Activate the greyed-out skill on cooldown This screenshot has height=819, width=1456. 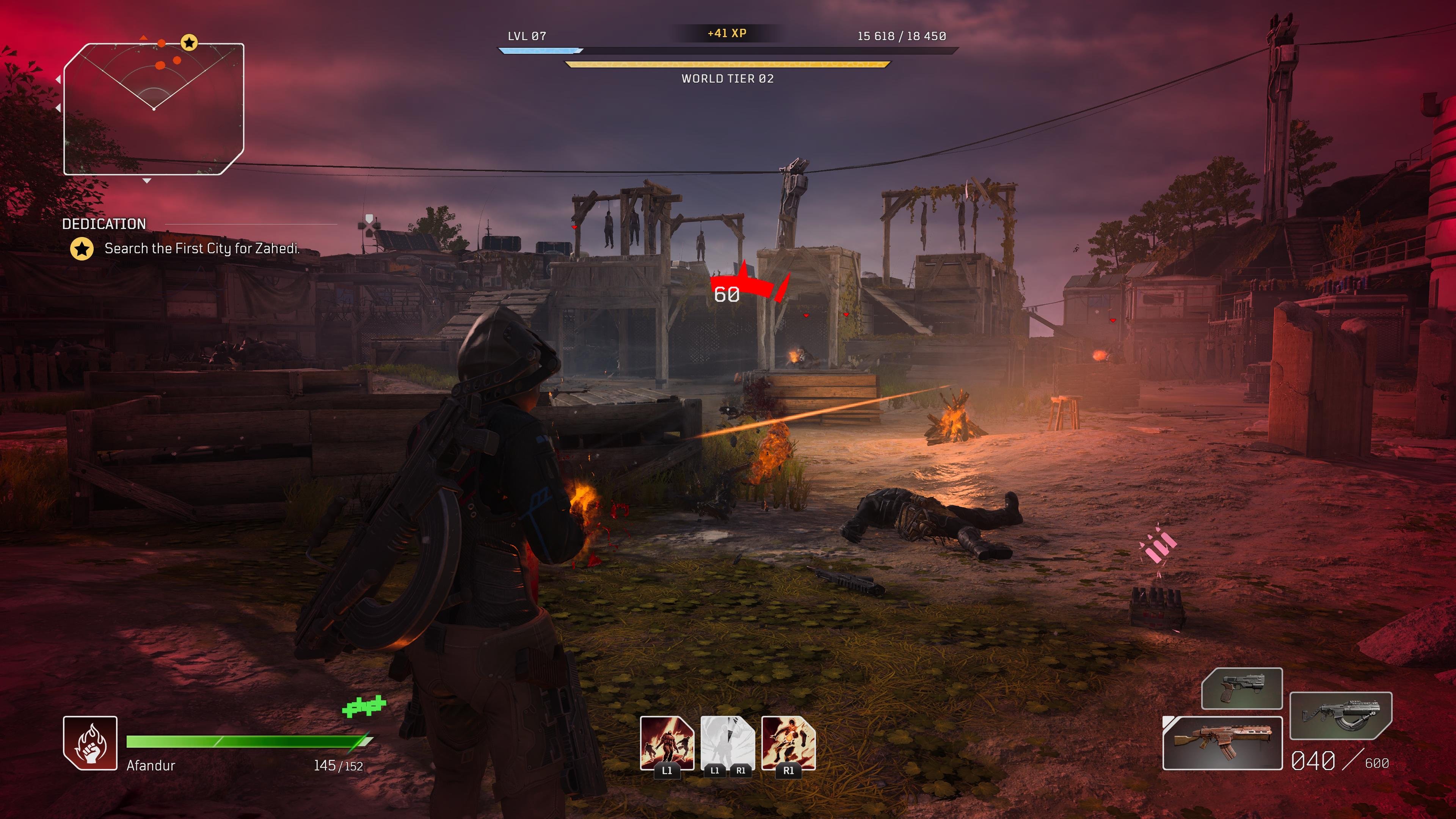[728, 743]
